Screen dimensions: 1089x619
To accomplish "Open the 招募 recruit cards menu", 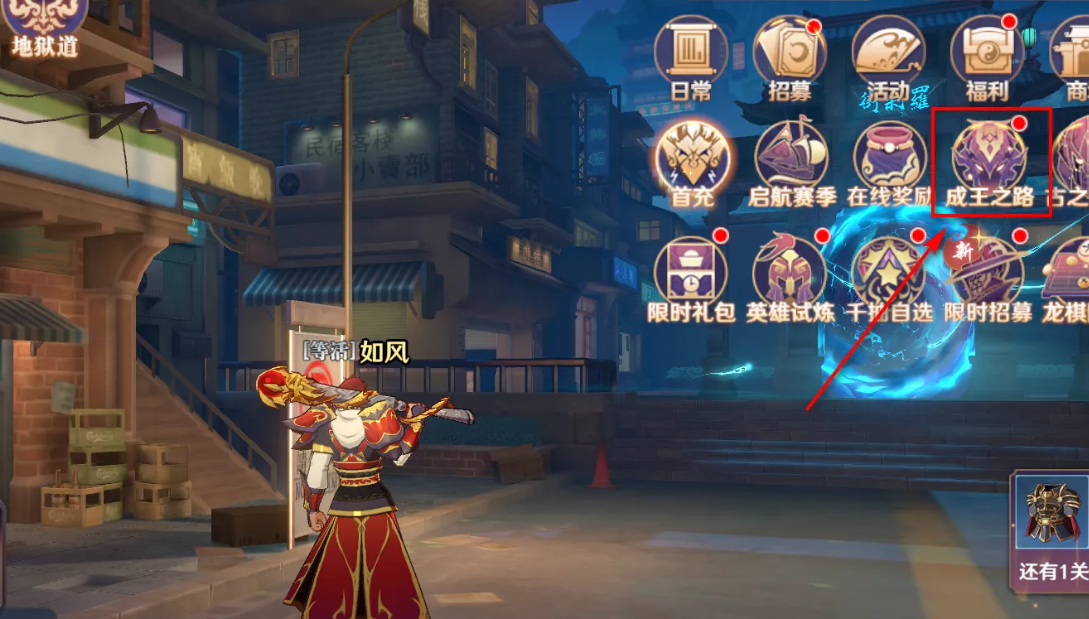I will coord(789,54).
